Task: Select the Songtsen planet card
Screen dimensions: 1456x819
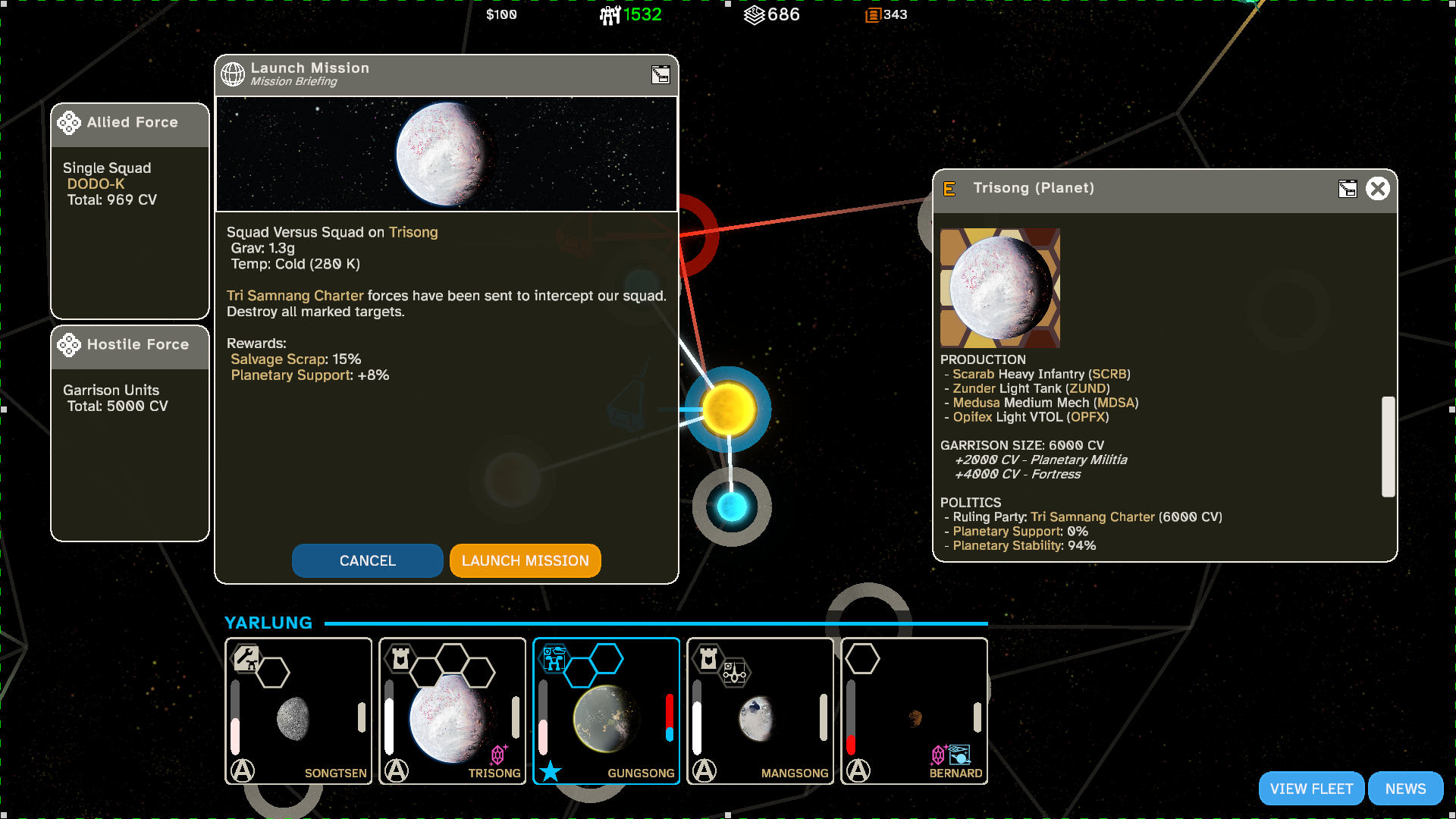Action: [299, 711]
